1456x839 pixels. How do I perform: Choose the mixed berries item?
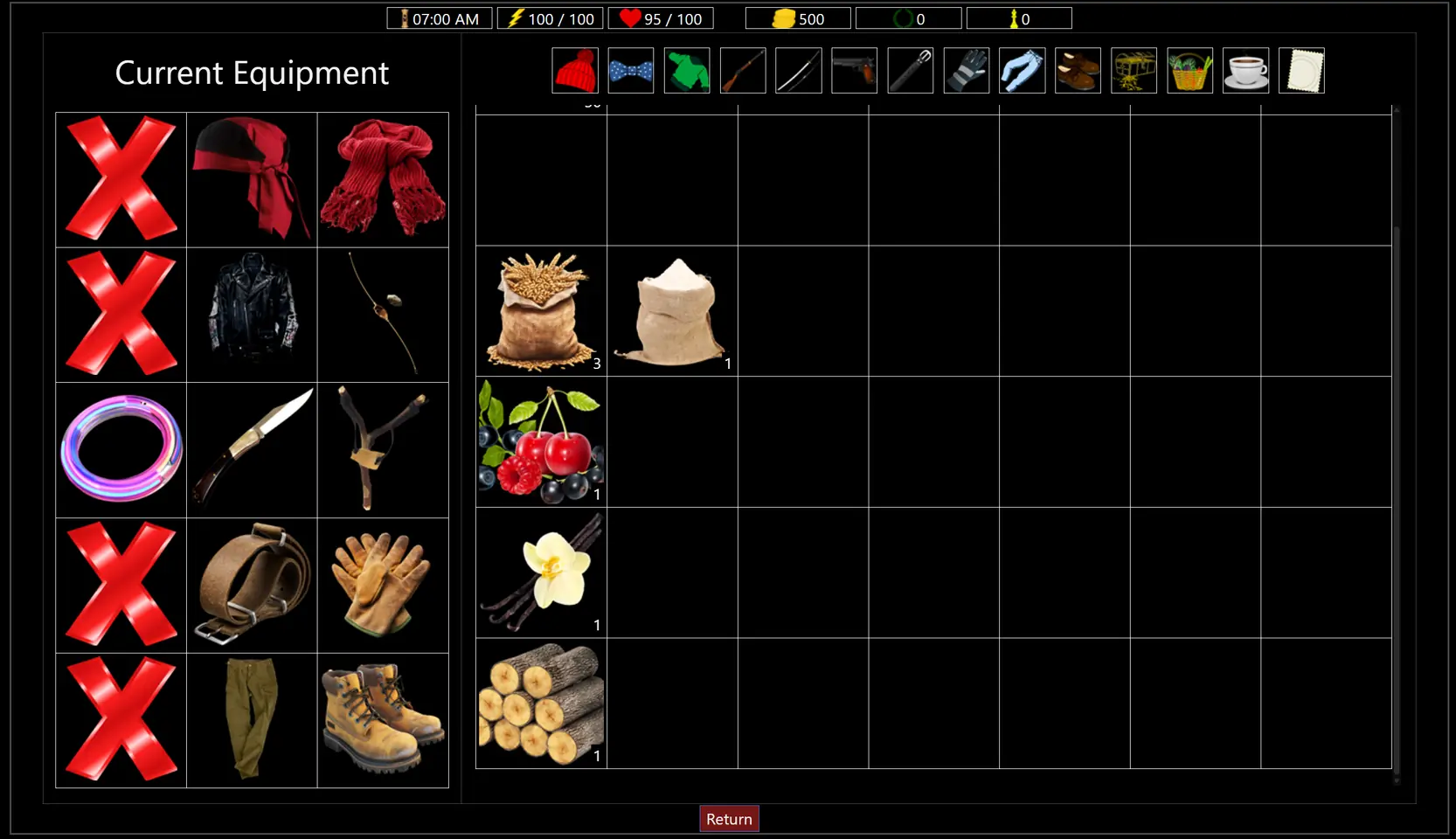(x=541, y=442)
